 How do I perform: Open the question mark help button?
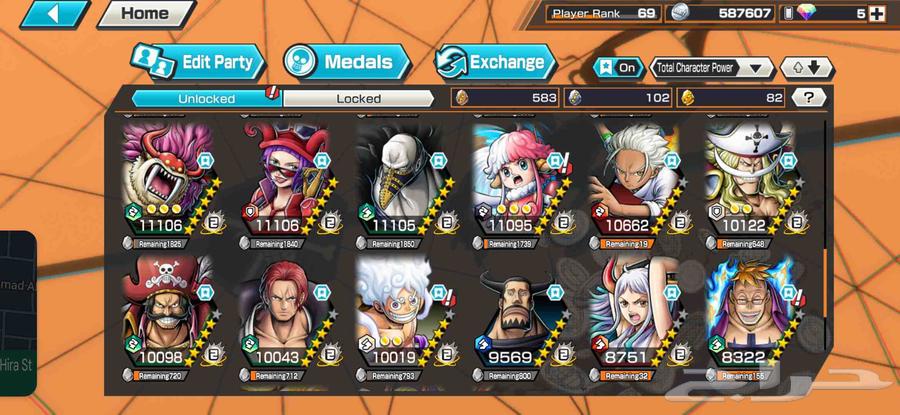(x=808, y=97)
